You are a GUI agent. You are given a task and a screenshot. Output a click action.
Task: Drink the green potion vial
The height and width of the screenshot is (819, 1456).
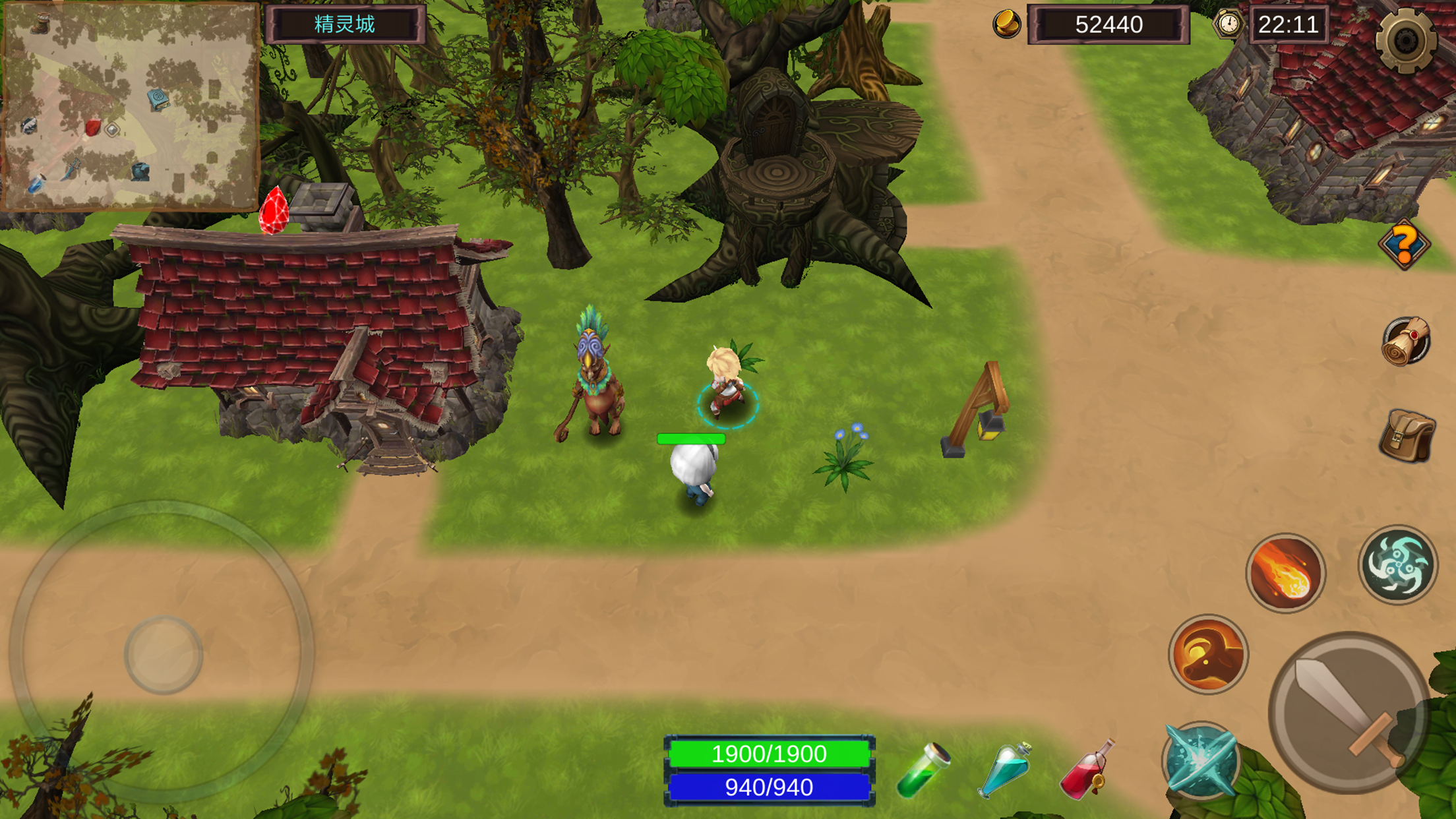click(x=923, y=770)
